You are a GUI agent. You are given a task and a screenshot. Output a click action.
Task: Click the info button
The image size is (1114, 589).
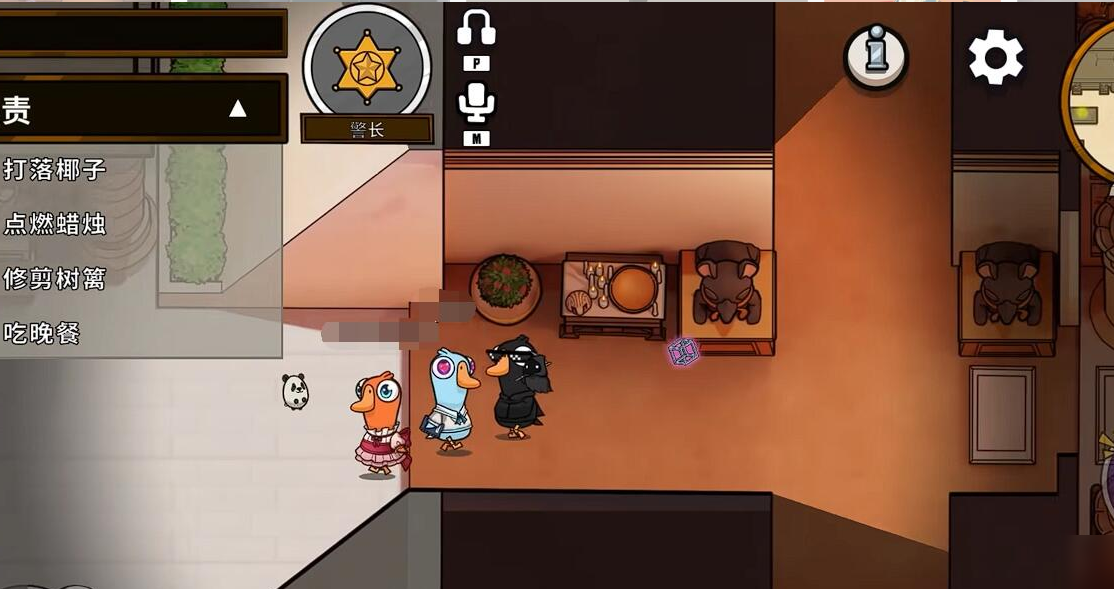click(x=876, y=56)
